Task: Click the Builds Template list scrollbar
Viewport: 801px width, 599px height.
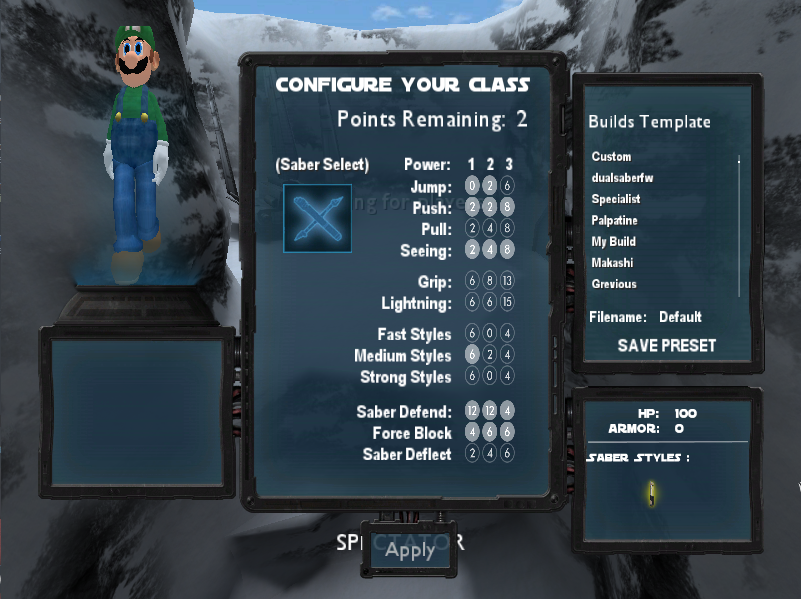Action: click(739, 220)
